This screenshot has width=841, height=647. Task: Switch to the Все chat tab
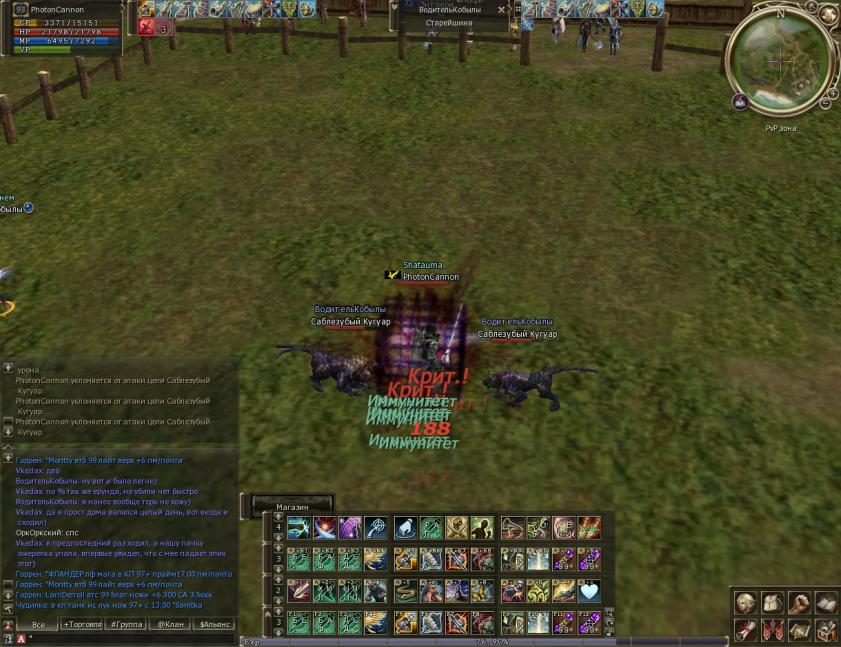click(38, 624)
